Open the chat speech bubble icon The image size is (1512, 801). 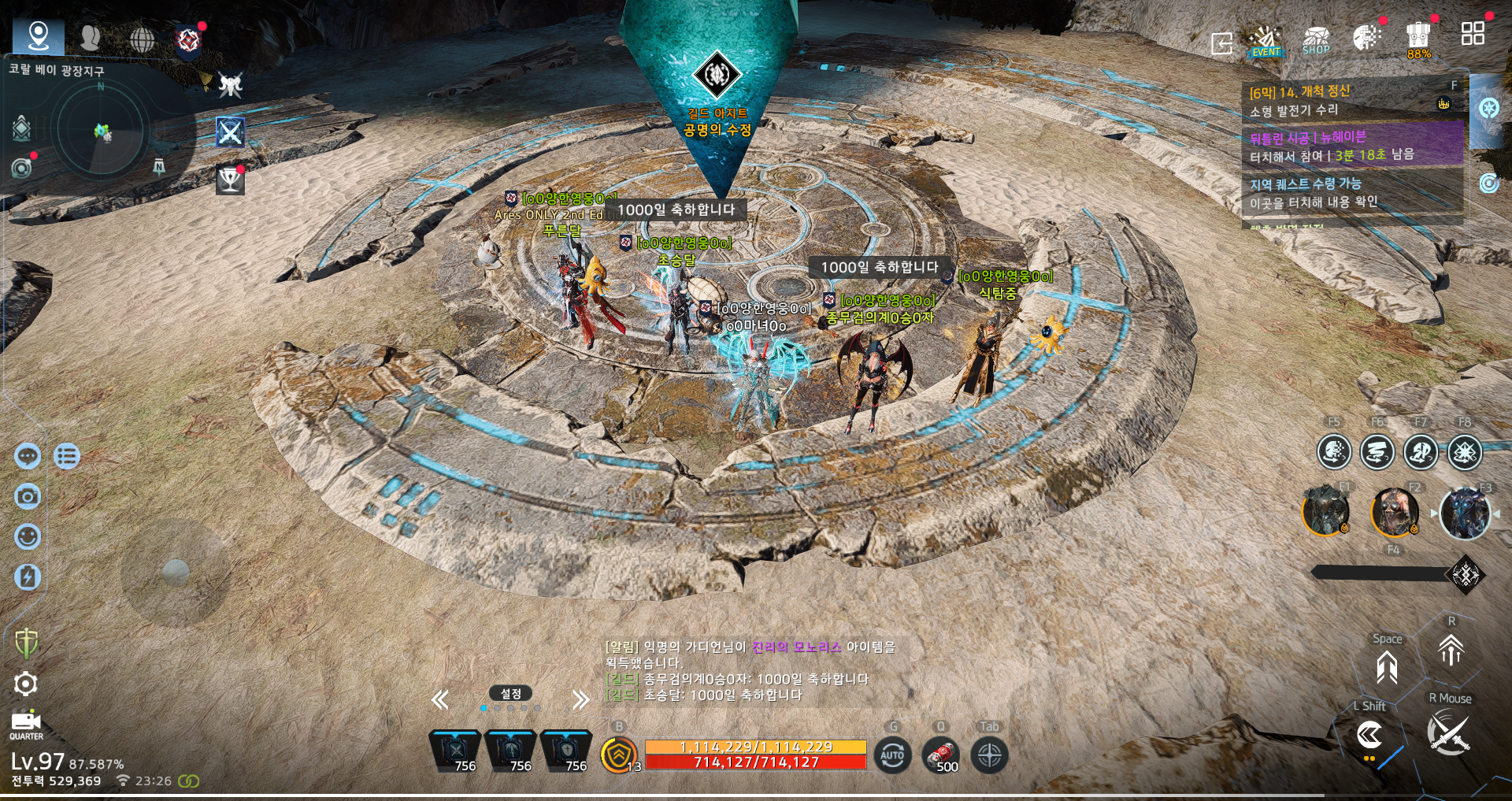(28, 456)
